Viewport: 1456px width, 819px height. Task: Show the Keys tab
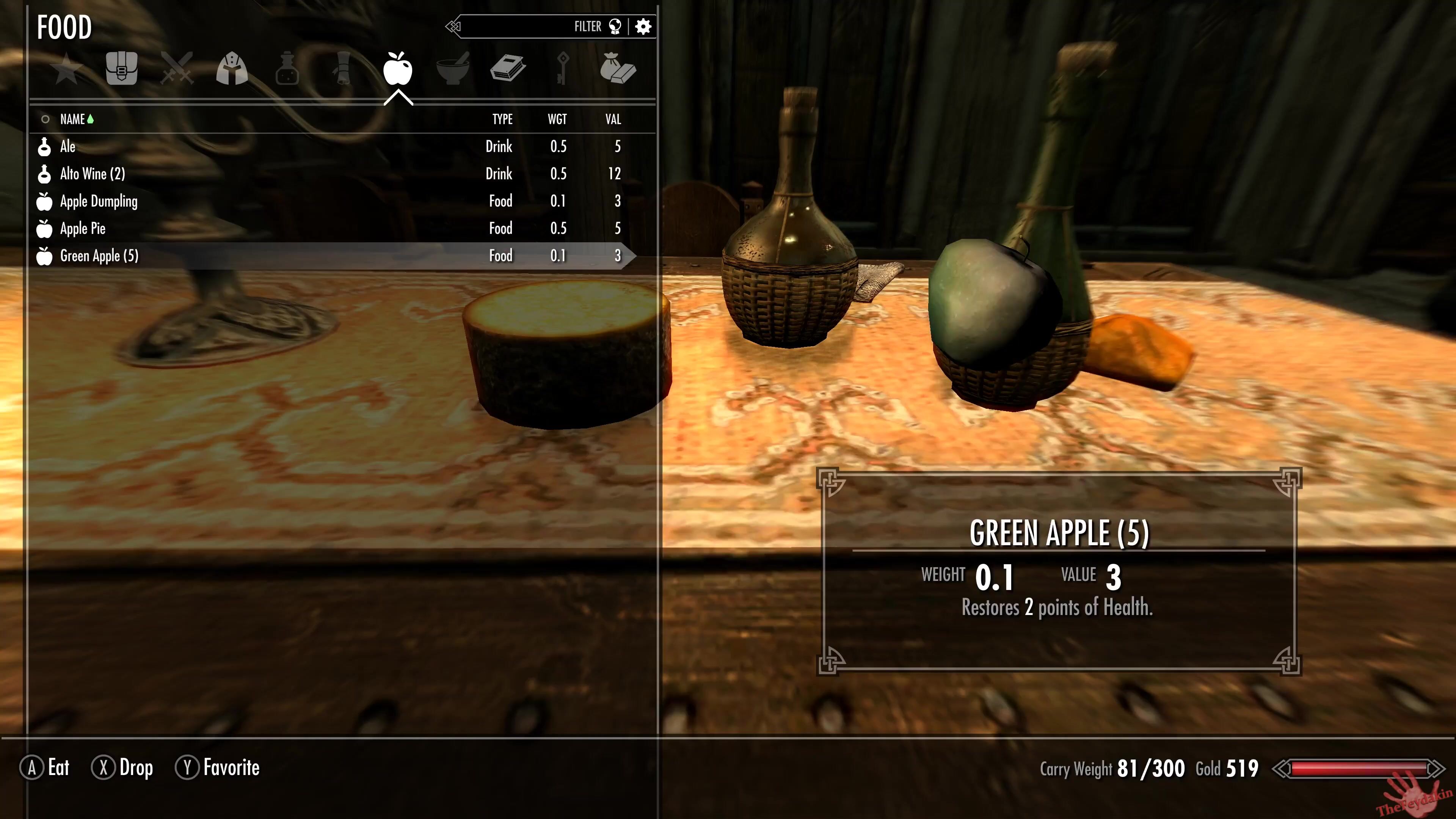[x=563, y=69]
